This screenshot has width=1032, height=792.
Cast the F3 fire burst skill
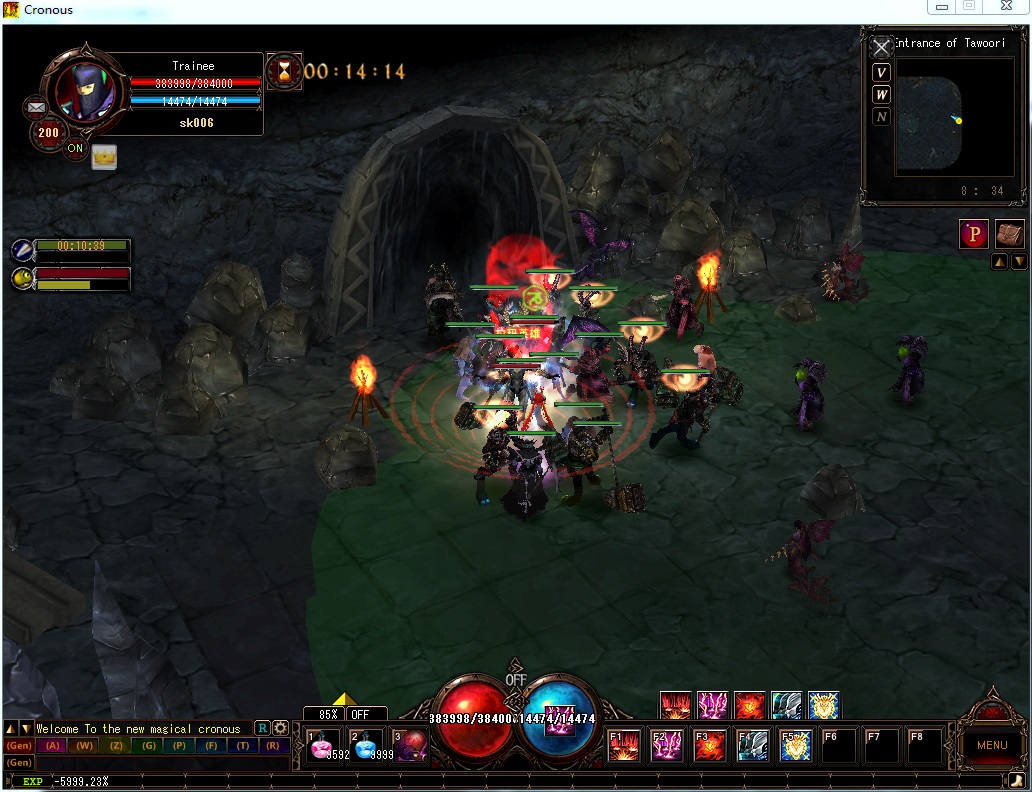click(x=710, y=746)
